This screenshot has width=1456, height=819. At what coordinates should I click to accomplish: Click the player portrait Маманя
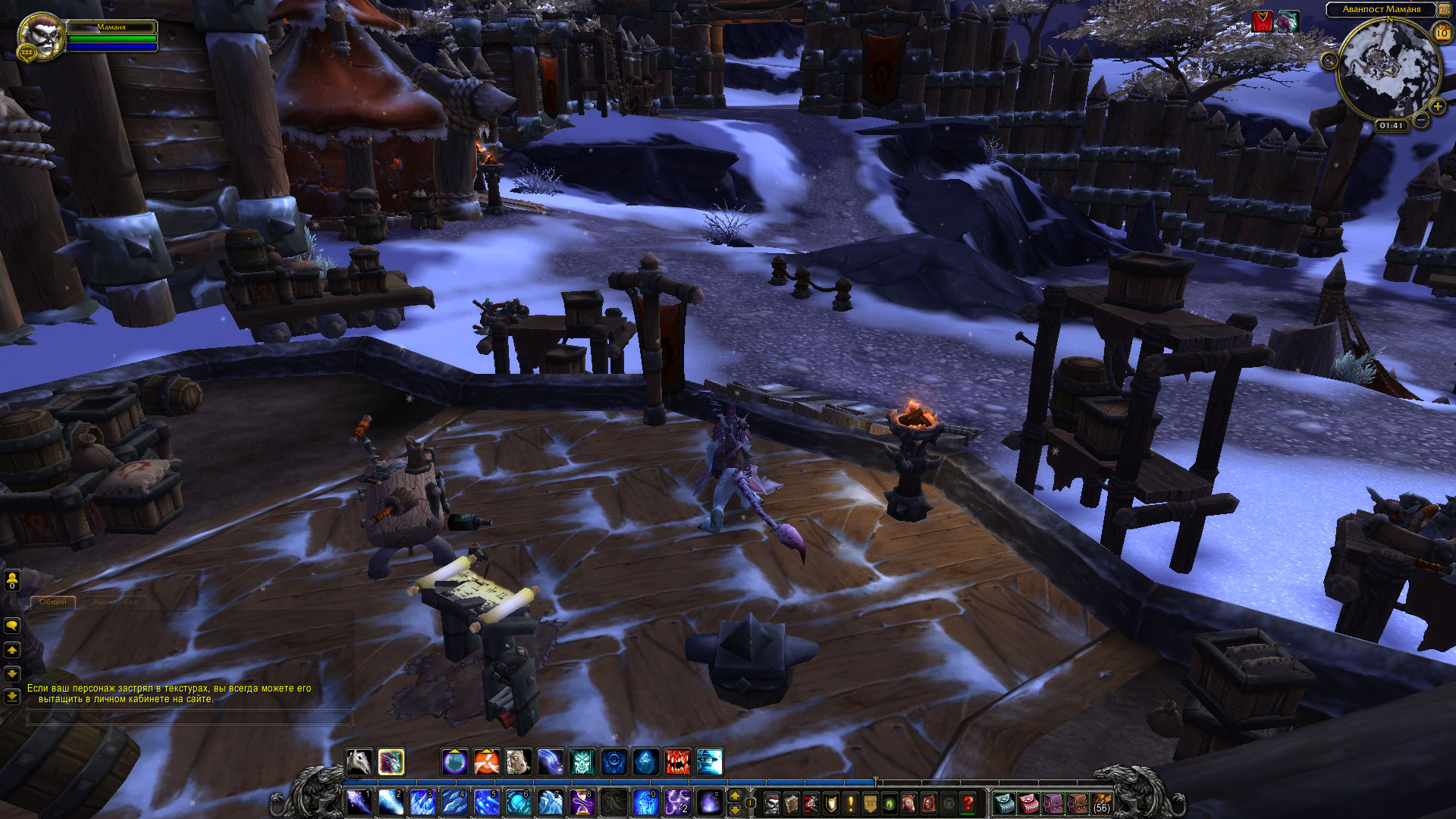[x=41, y=36]
